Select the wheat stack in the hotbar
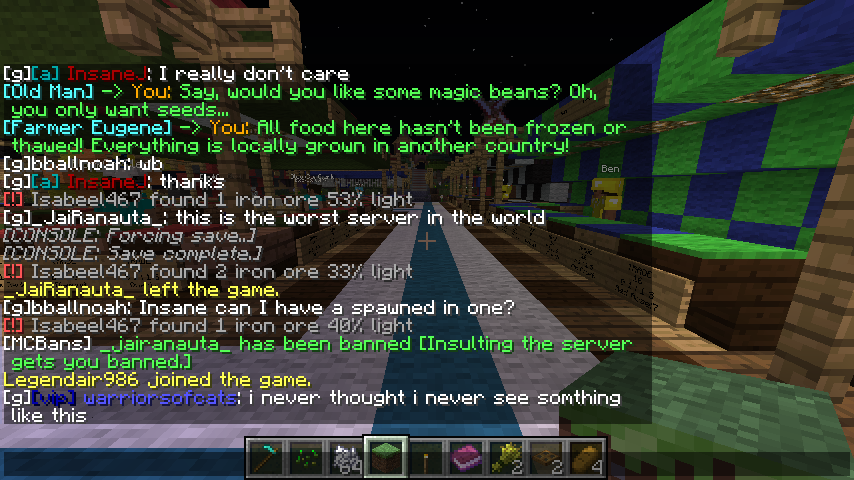Image resolution: width=854 pixels, height=480 pixels. coord(504,457)
